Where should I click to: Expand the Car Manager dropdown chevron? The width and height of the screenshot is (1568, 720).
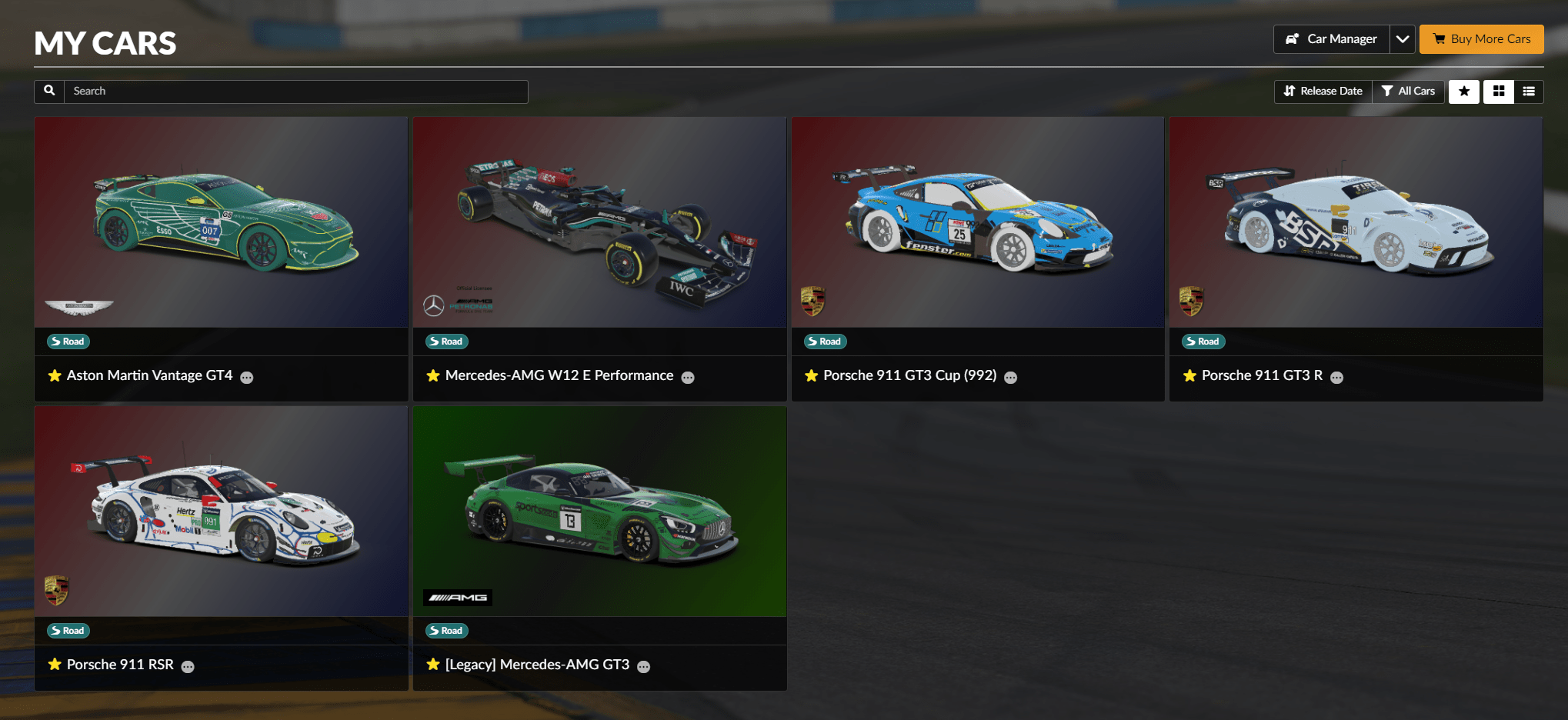1403,38
